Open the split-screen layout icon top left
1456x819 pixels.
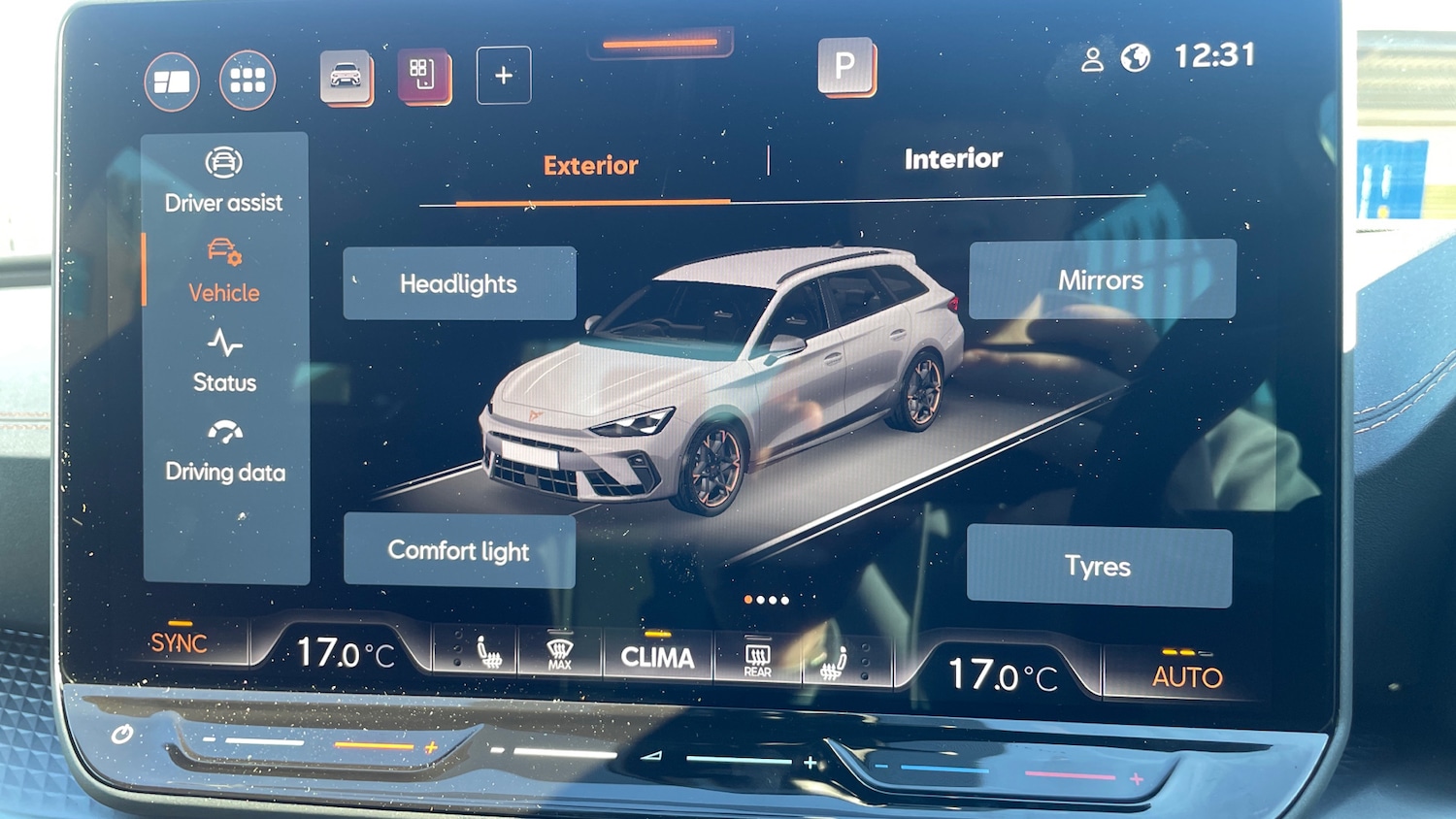(171, 81)
